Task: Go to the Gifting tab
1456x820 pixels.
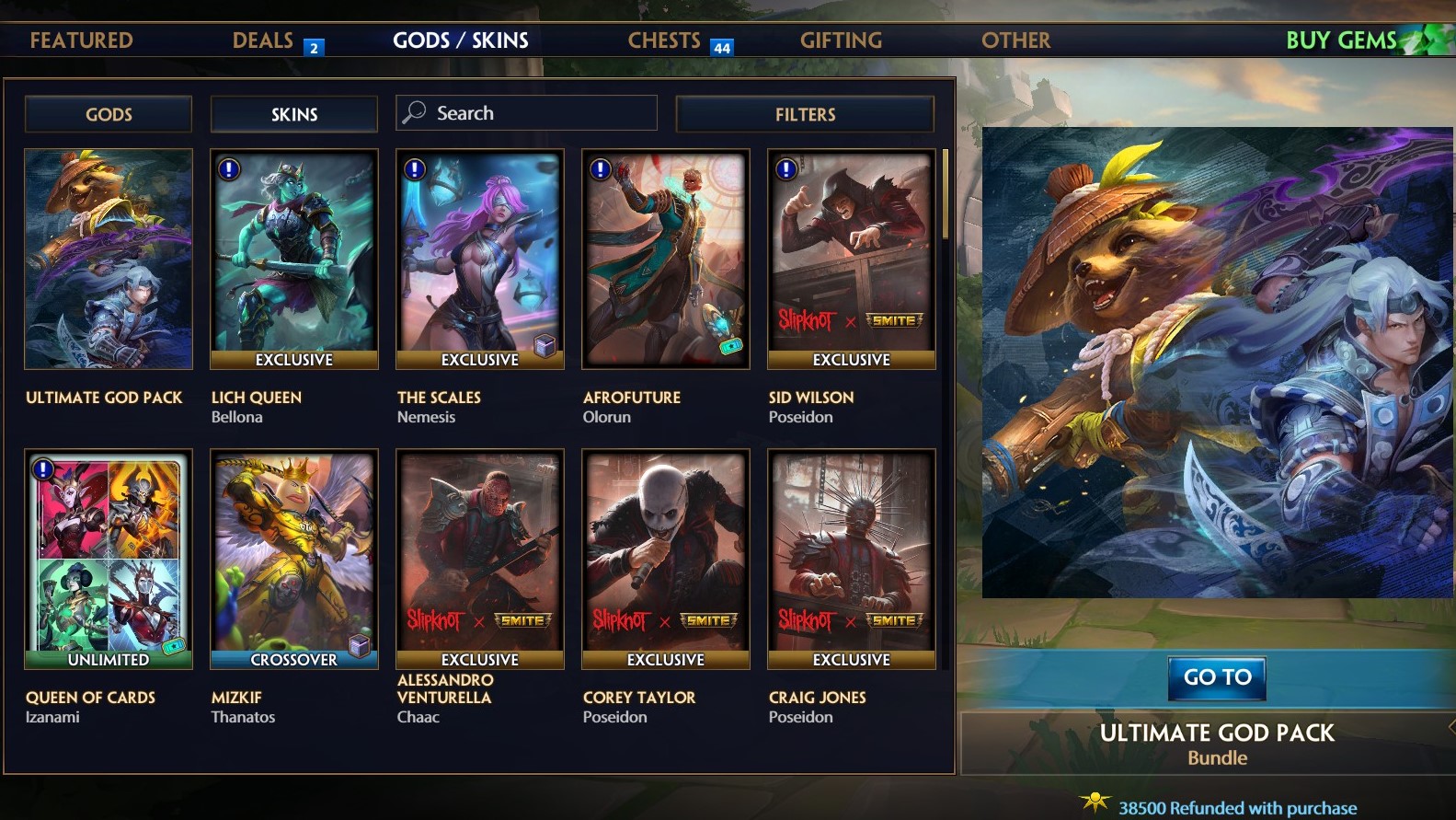Action: click(841, 40)
